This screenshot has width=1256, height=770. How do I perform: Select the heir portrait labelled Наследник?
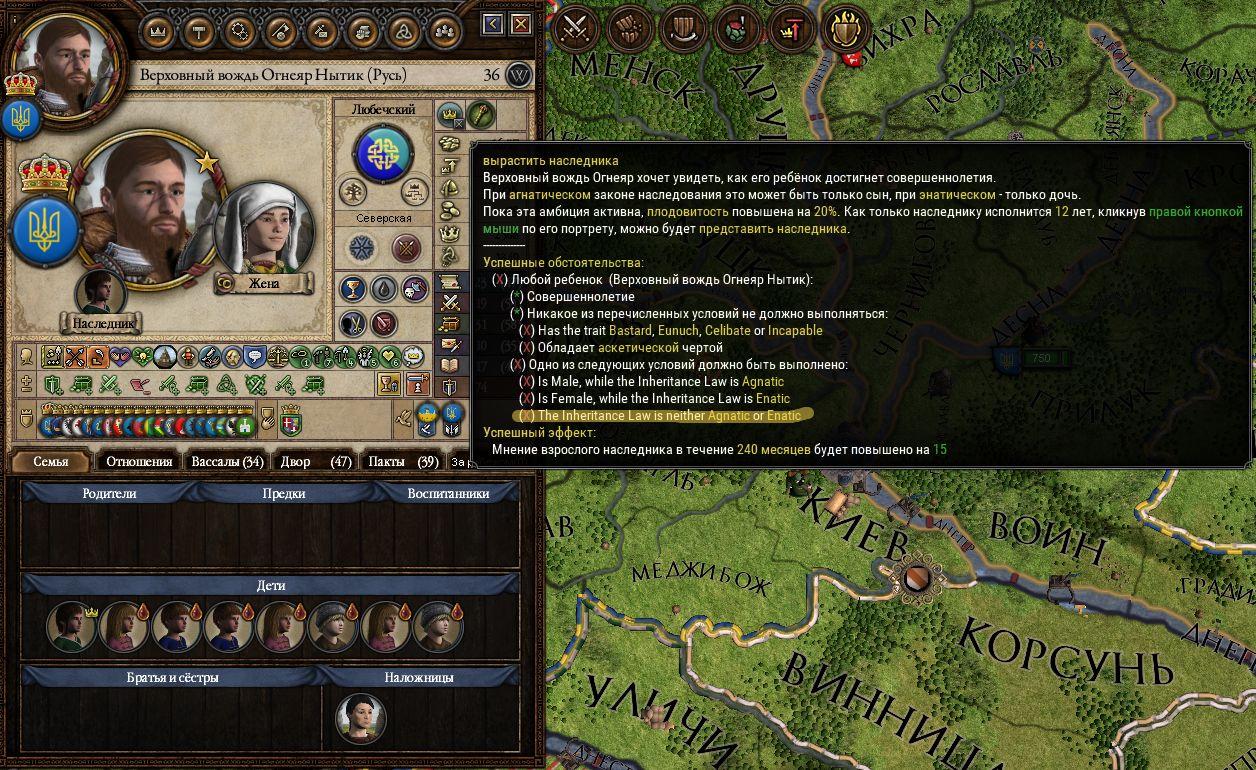100,293
